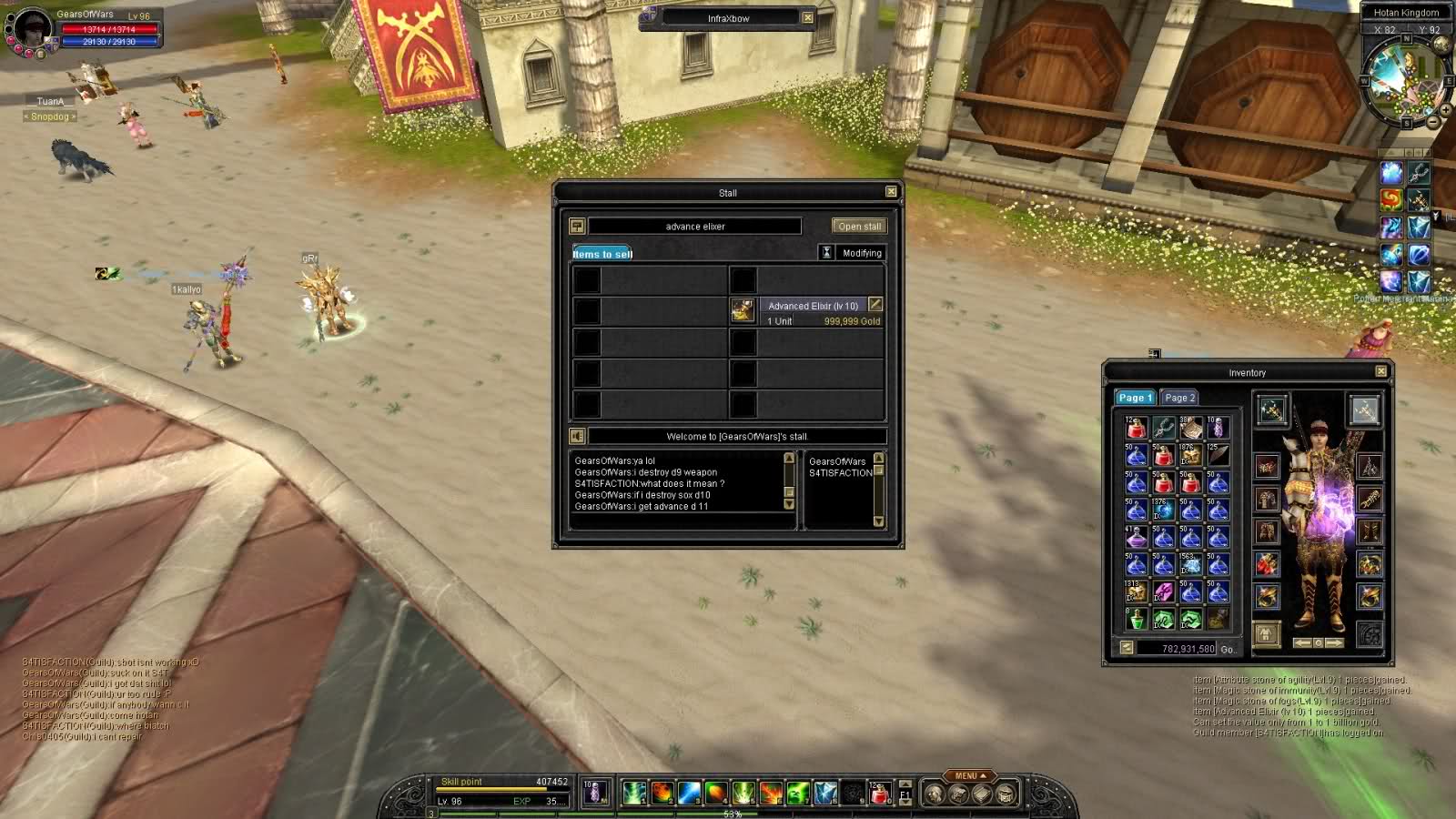Edit the Advanced Elixir price with pencil icon

[x=875, y=304]
